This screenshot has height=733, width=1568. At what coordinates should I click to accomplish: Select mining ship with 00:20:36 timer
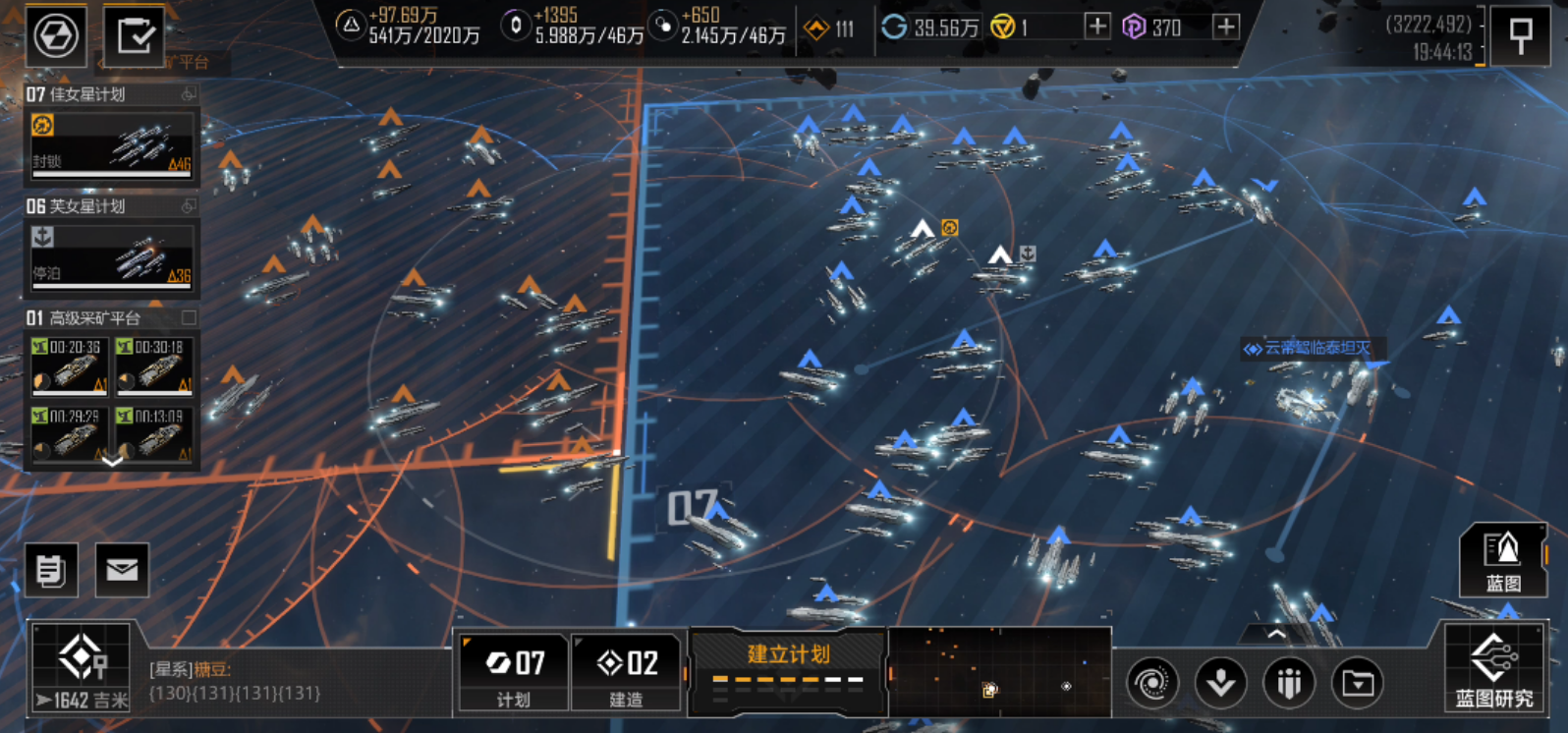click(x=69, y=366)
